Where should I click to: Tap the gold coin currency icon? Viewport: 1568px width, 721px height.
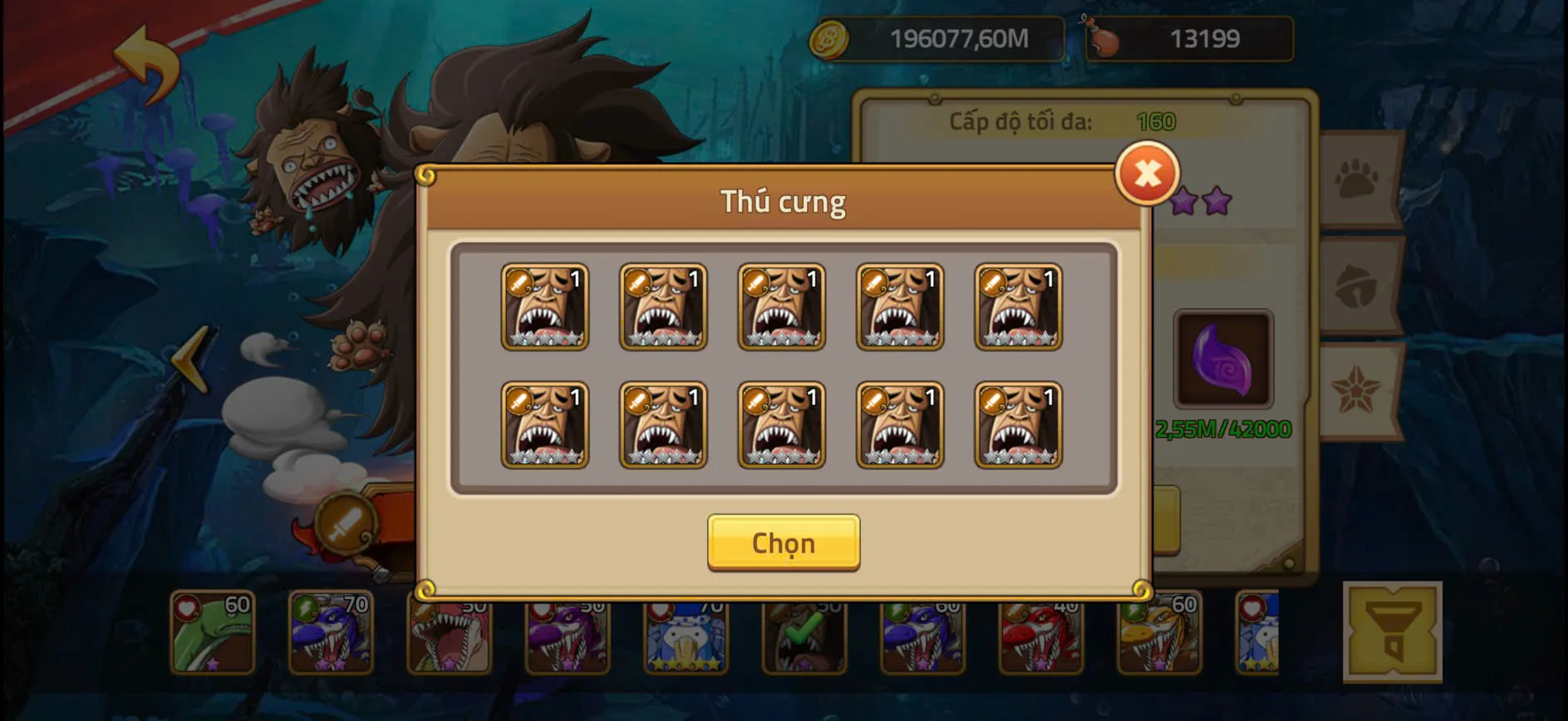[x=829, y=37]
